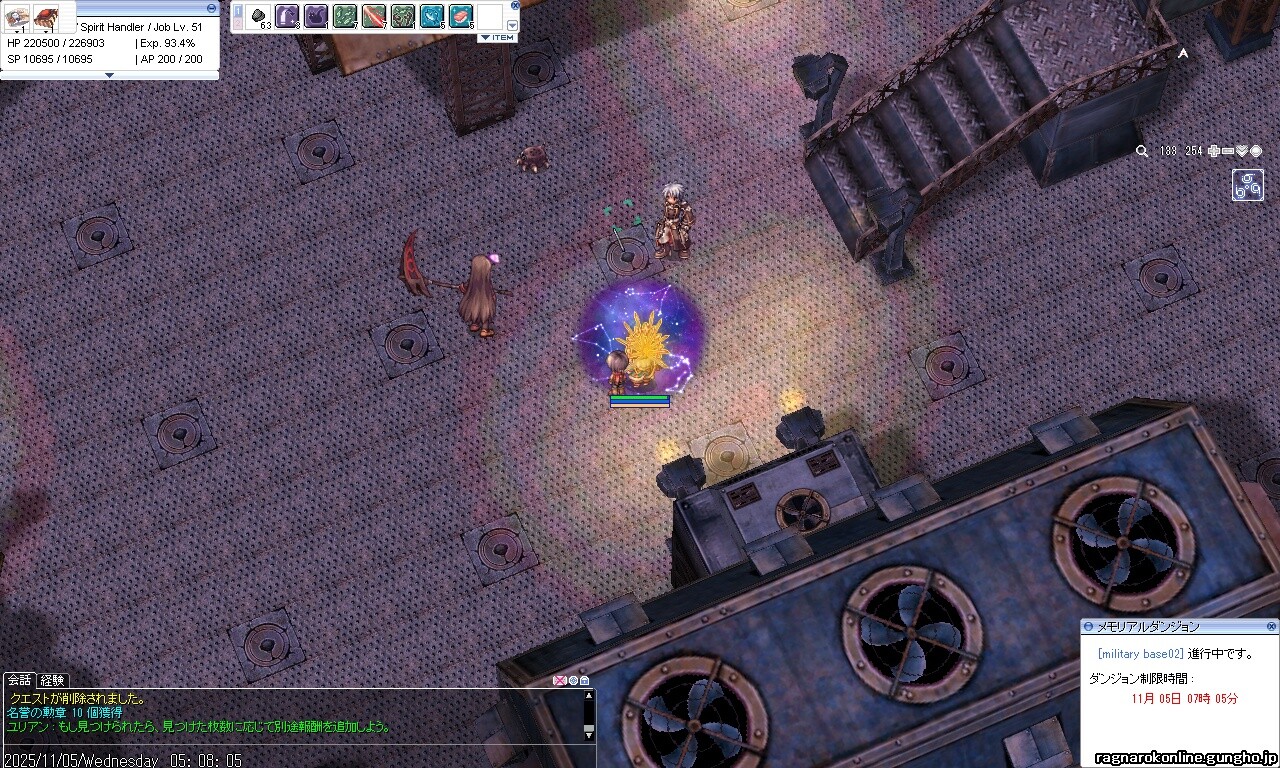Use the pink fish item slot
1280x768 pixels.
tap(460, 16)
